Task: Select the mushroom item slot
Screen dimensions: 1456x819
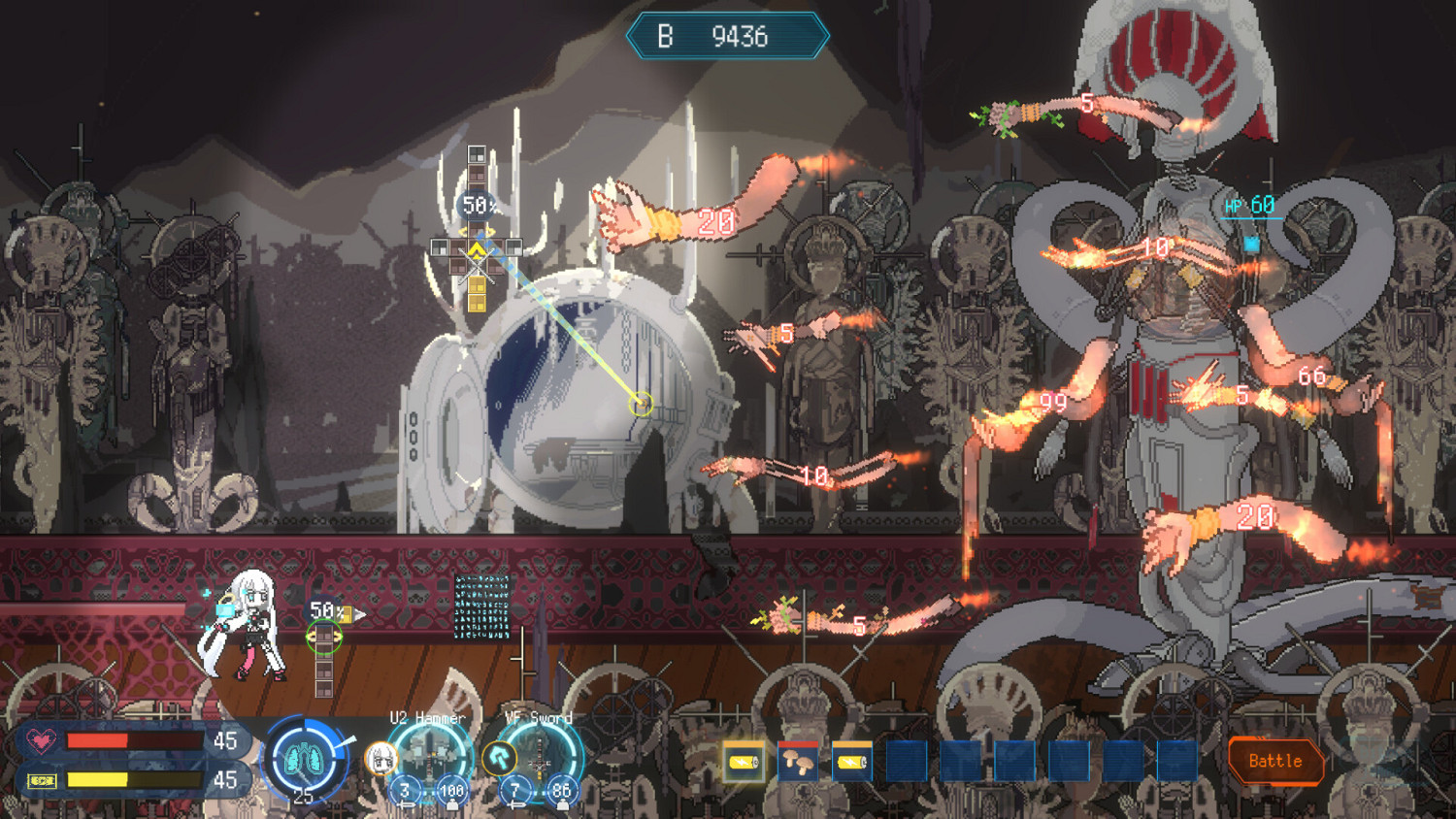Action: pos(798,762)
